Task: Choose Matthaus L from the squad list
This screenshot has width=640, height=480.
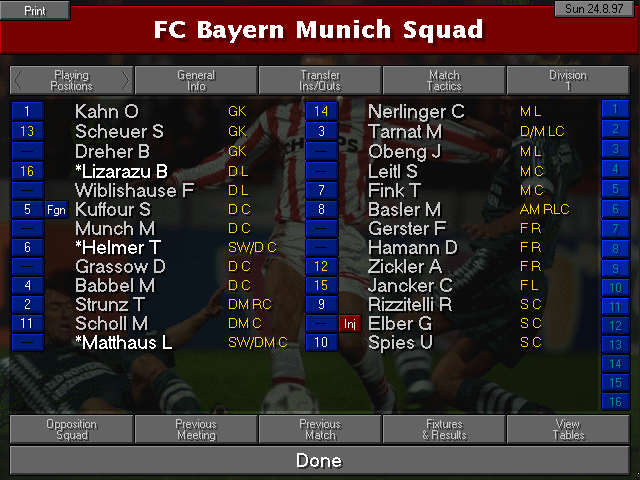Action: (124, 343)
